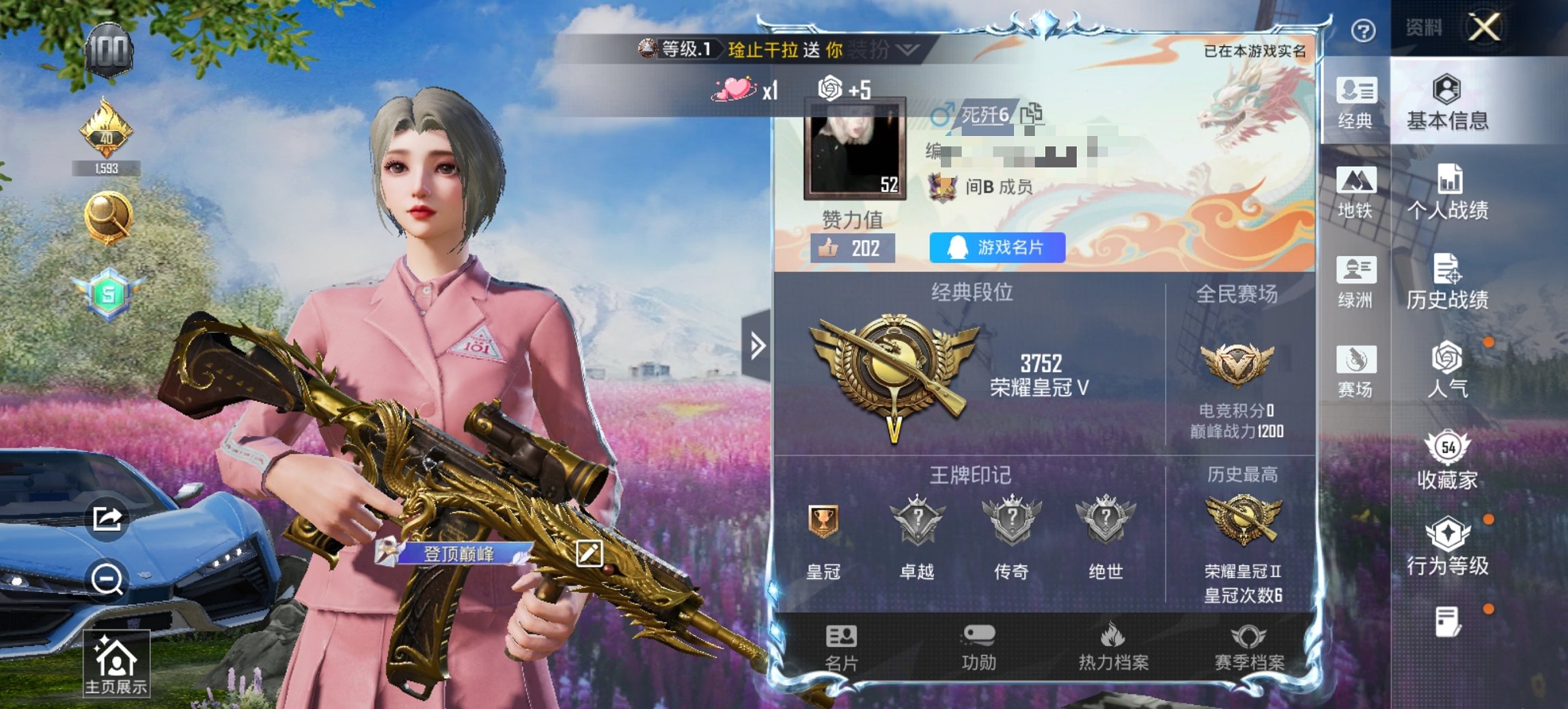Image resolution: width=1568 pixels, height=709 pixels.
Task: Open the 行为等级 behavior level panel
Action: coord(1448,547)
